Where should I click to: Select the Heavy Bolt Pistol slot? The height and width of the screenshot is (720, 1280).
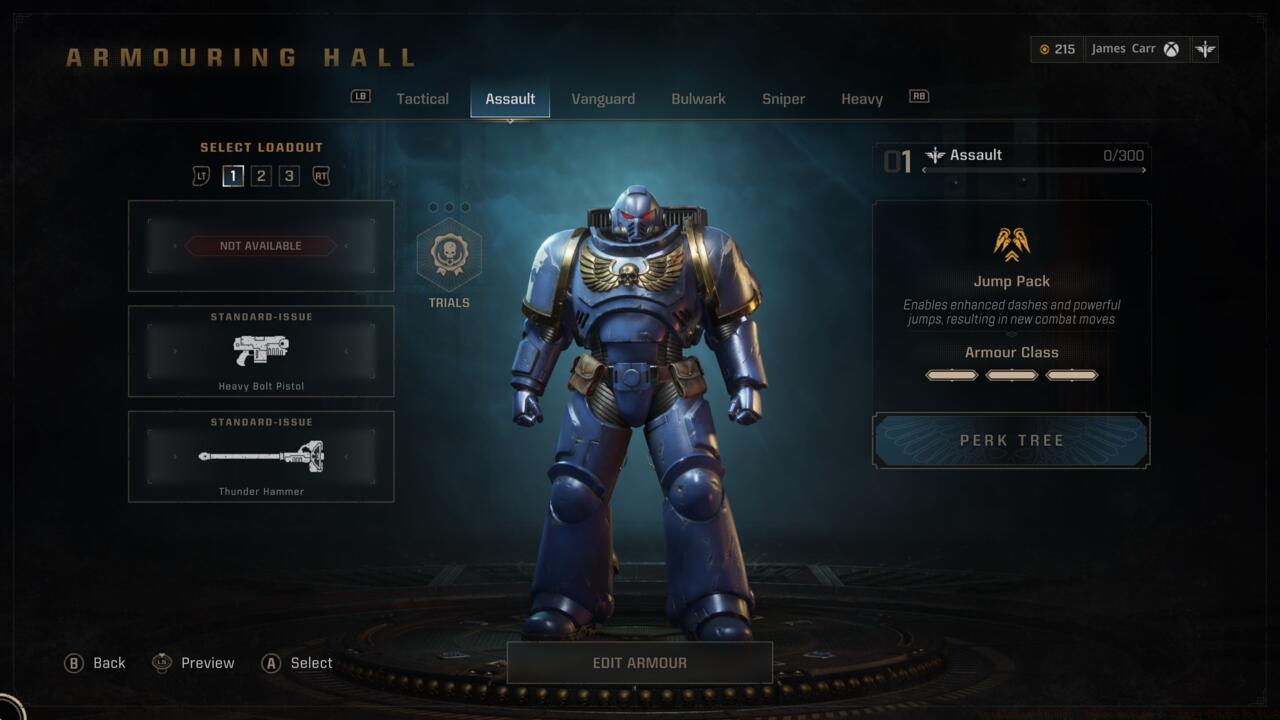pyautogui.click(x=261, y=351)
